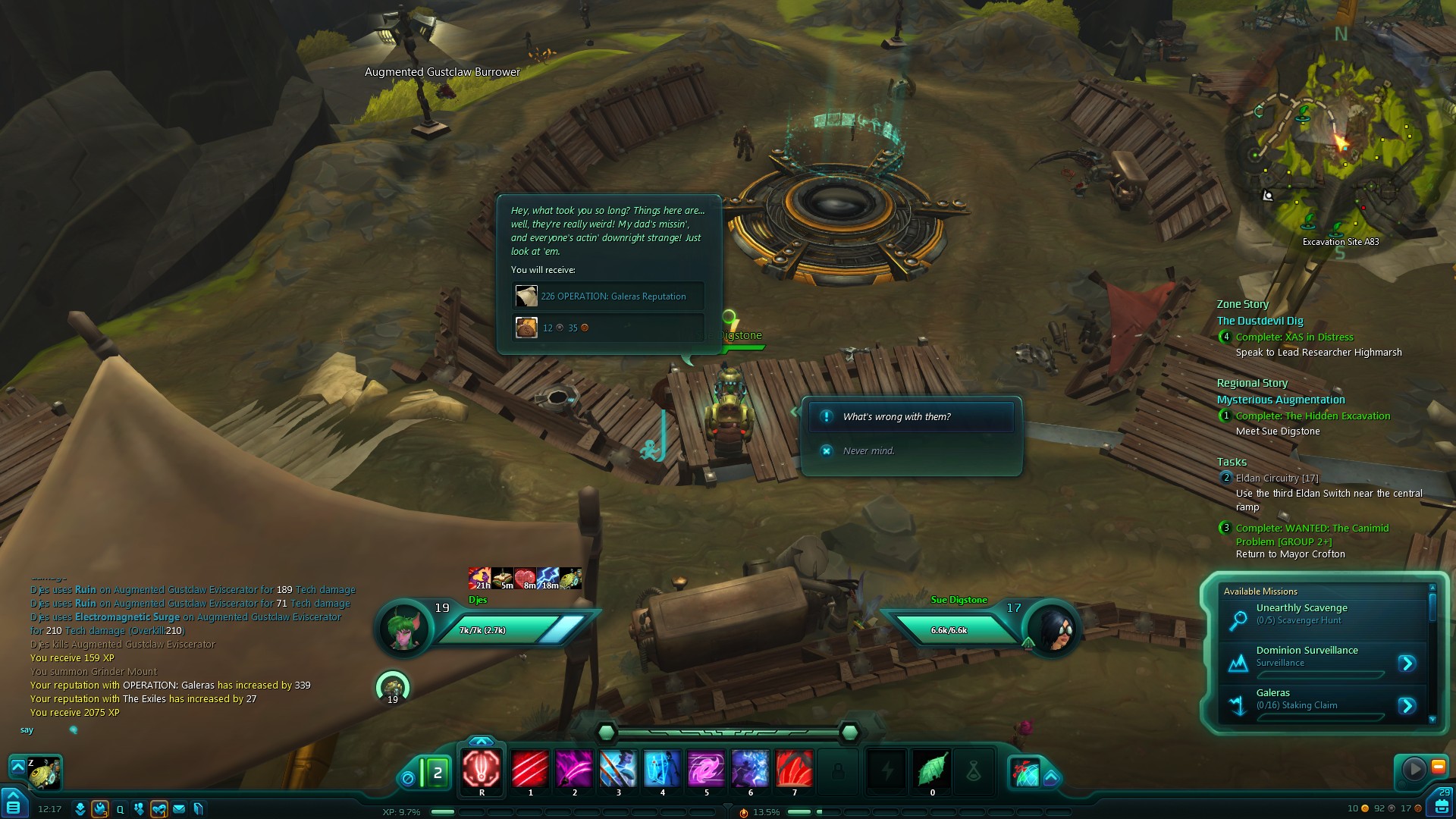
Task: Open the main menu button in the corner
Action: coord(14,805)
